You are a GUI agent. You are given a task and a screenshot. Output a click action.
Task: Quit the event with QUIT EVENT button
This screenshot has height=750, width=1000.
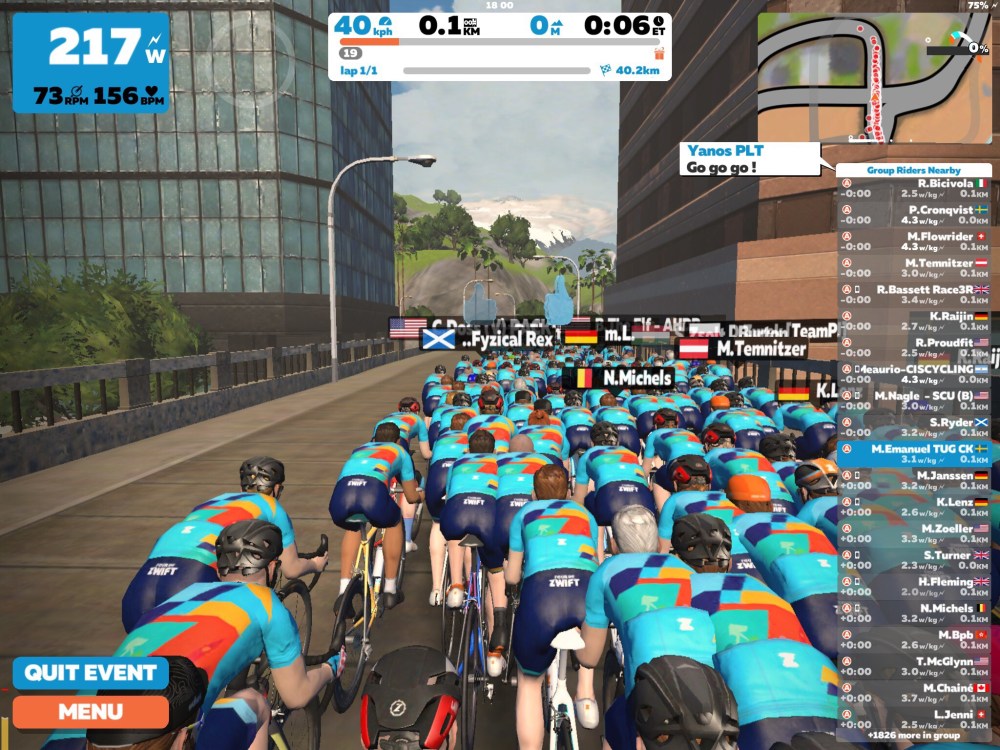click(x=91, y=672)
